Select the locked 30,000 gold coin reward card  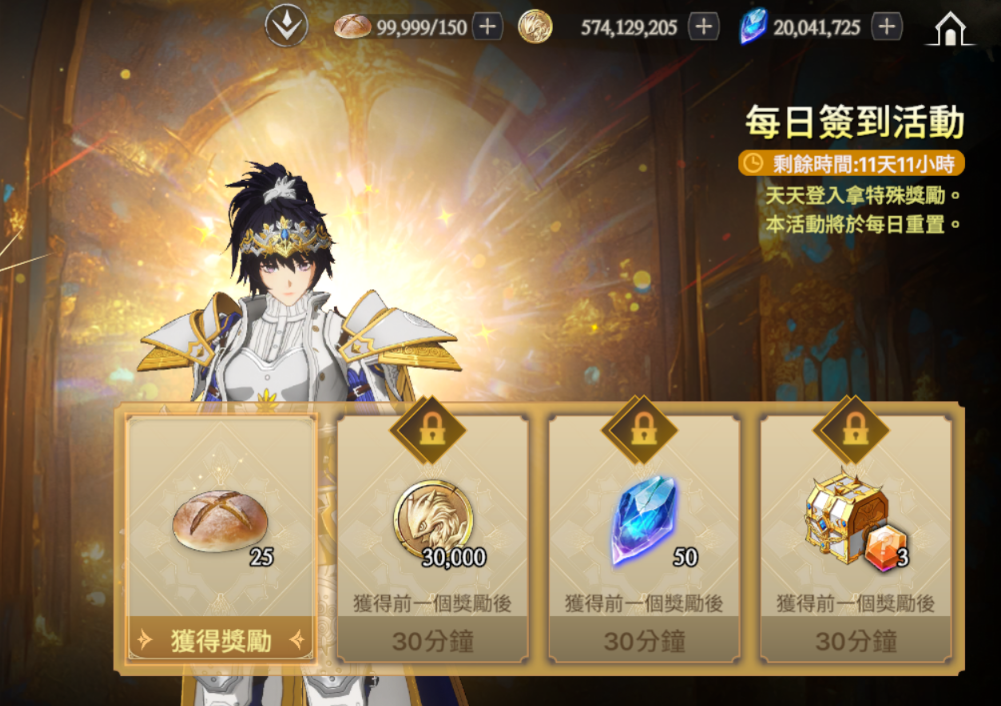tap(432, 540)
